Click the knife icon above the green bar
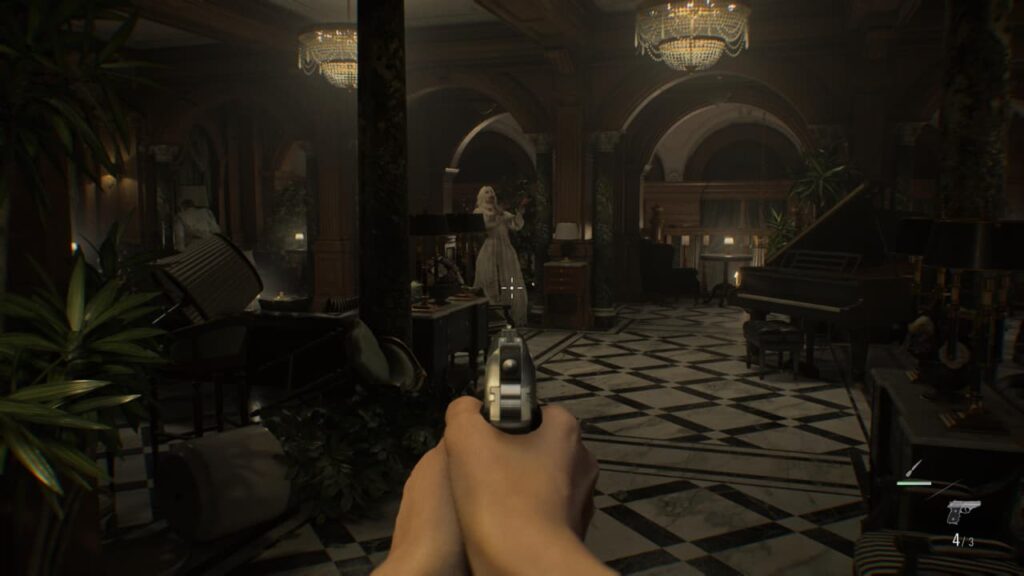The height and width of the screenshot is (576, 1024). click(913, 468)
